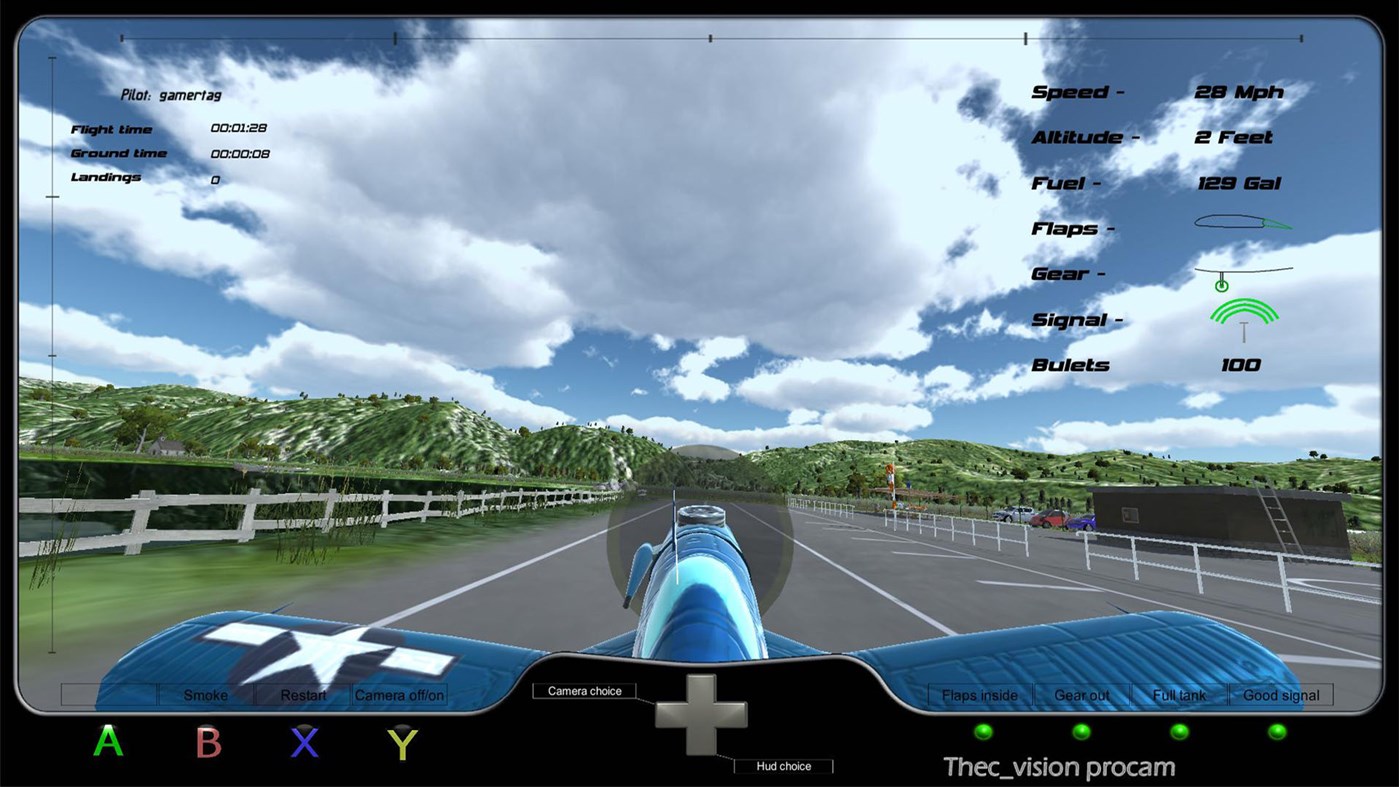The width and height of the screenshot is (1399, 787).
Task: Toggle Camera off/on
Action: 398,695
